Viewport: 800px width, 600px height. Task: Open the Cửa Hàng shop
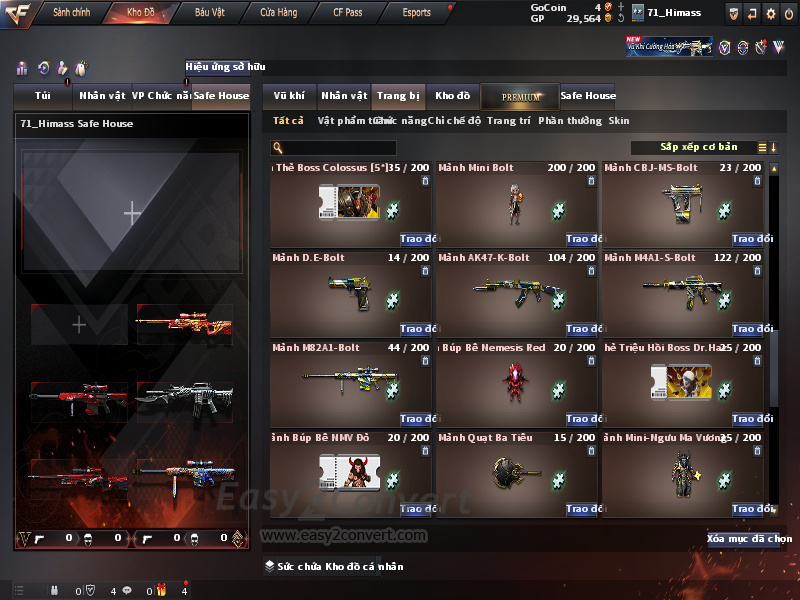(278, 13)
